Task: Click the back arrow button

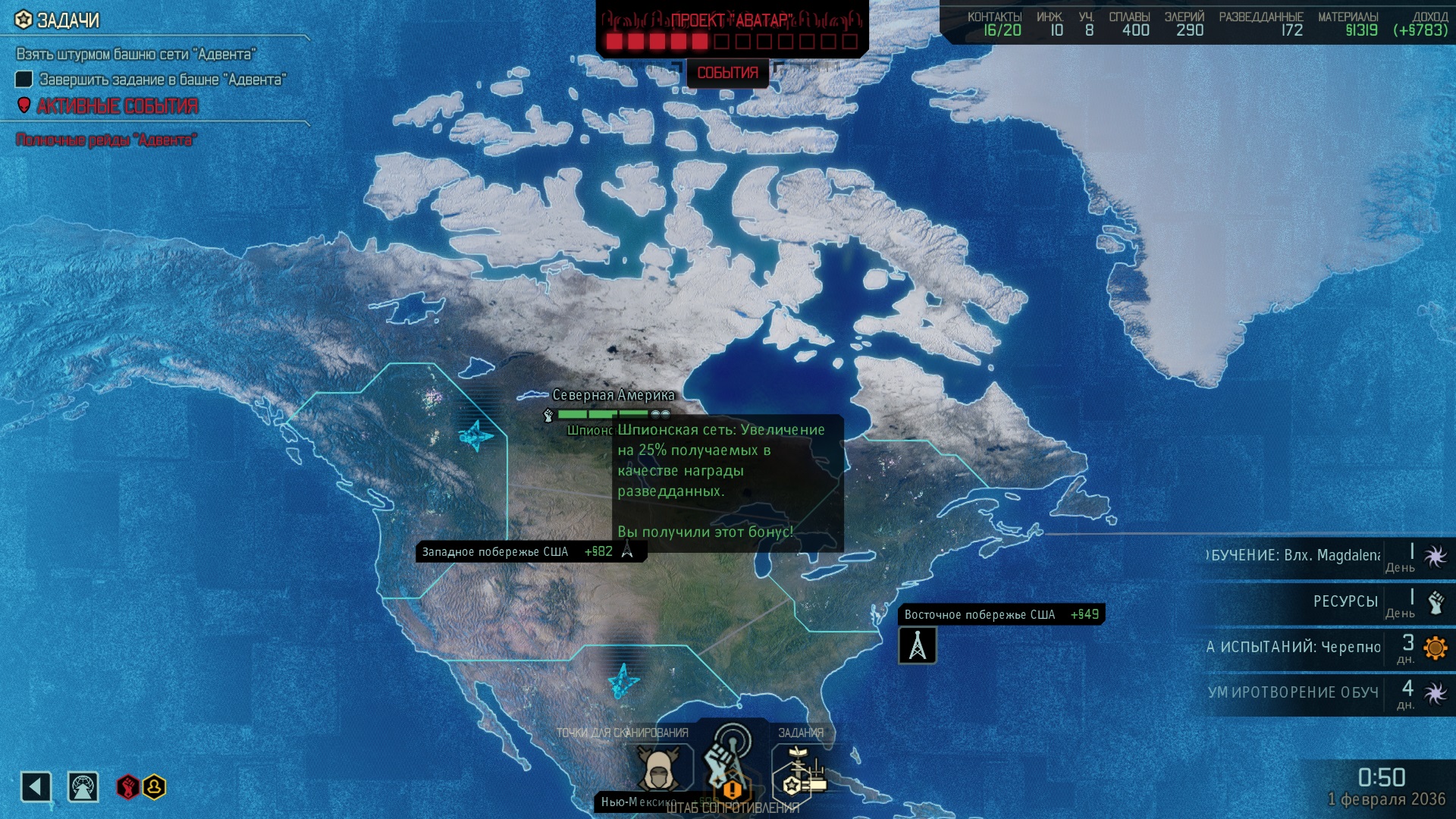Action: (36, 786)
